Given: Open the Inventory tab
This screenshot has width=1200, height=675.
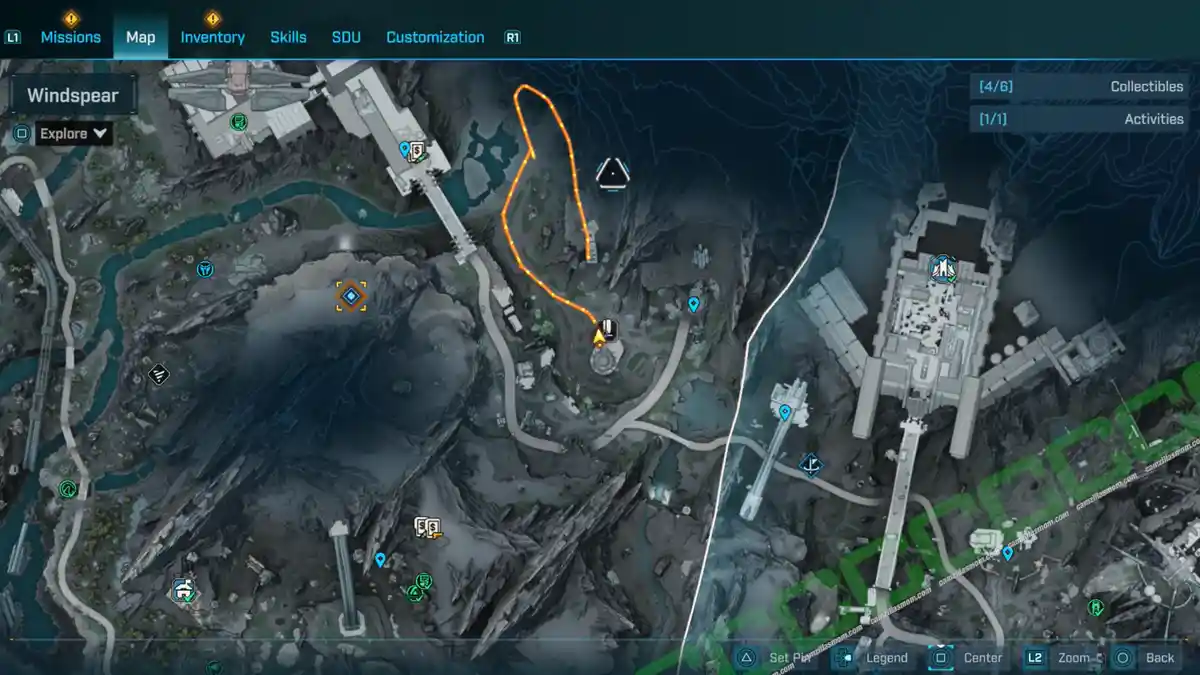Looking at the screenshot, I should click(x=212, y=37).
